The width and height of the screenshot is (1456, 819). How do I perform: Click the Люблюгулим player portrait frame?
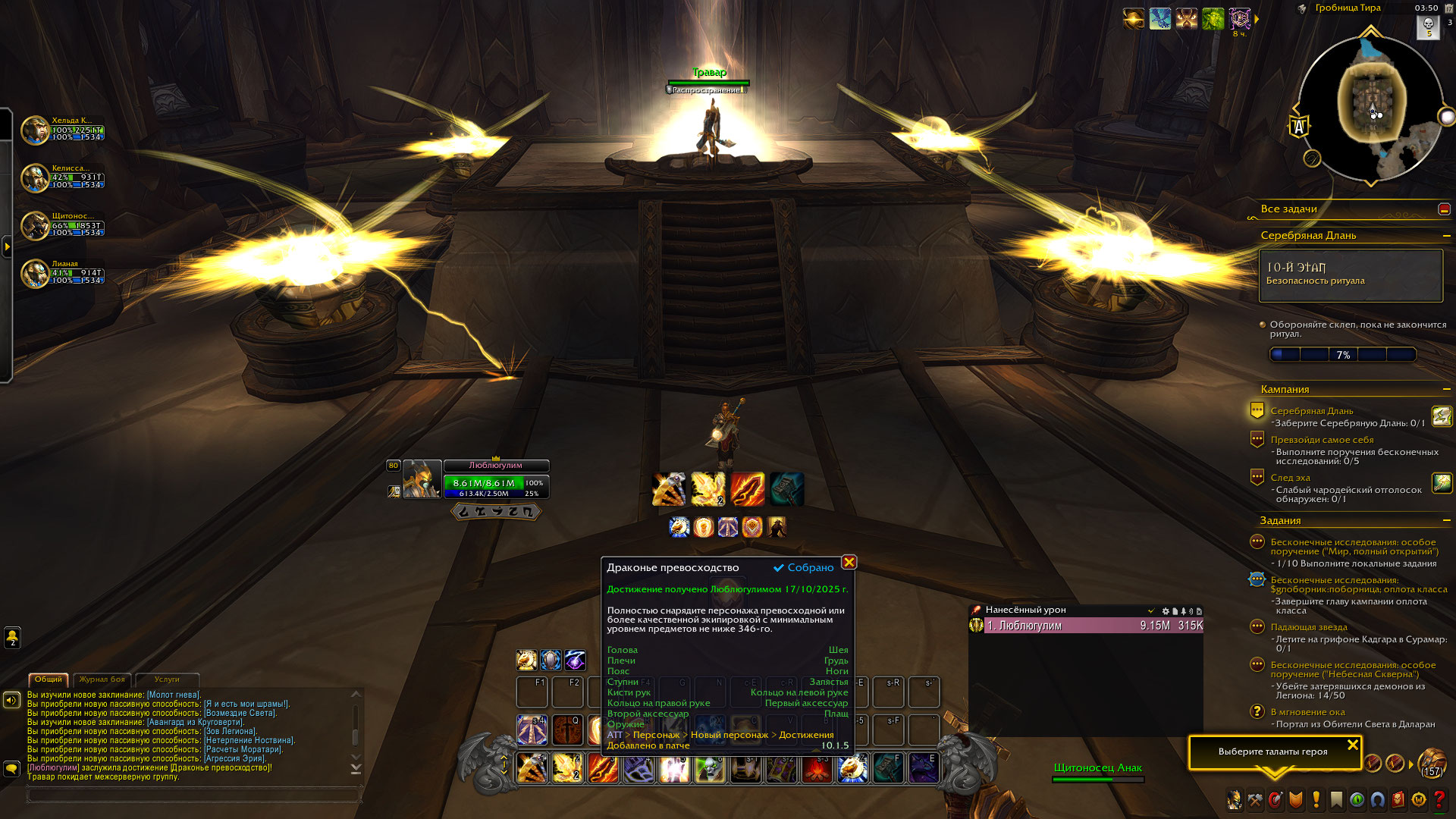pyautogui.click(x=421, y=479)
